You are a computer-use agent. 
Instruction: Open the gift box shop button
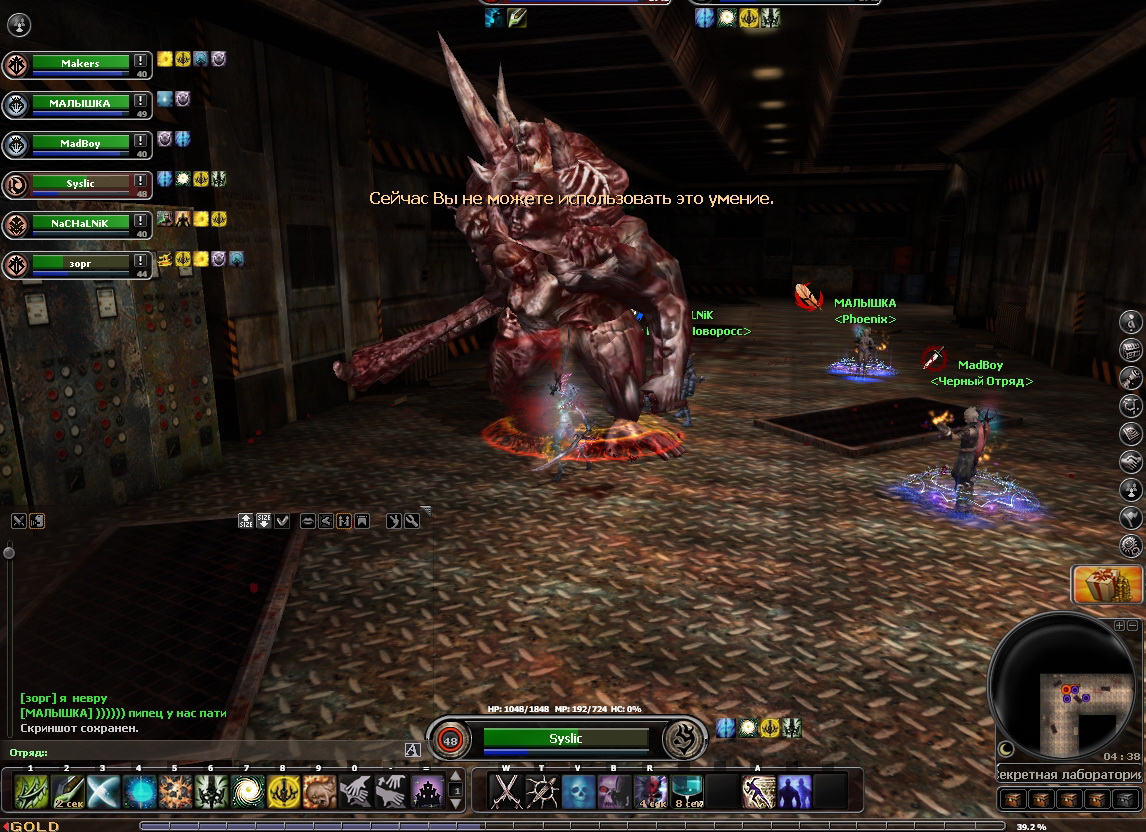pyautogui.click(x=1107, y=585)
